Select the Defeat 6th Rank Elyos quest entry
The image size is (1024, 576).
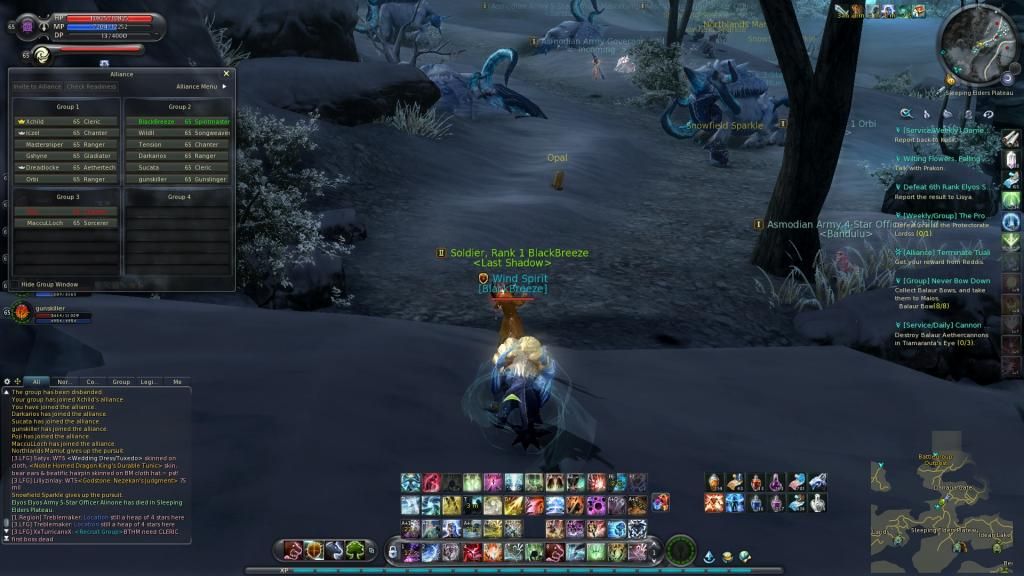pyautogui.click(x=945, y=187)
